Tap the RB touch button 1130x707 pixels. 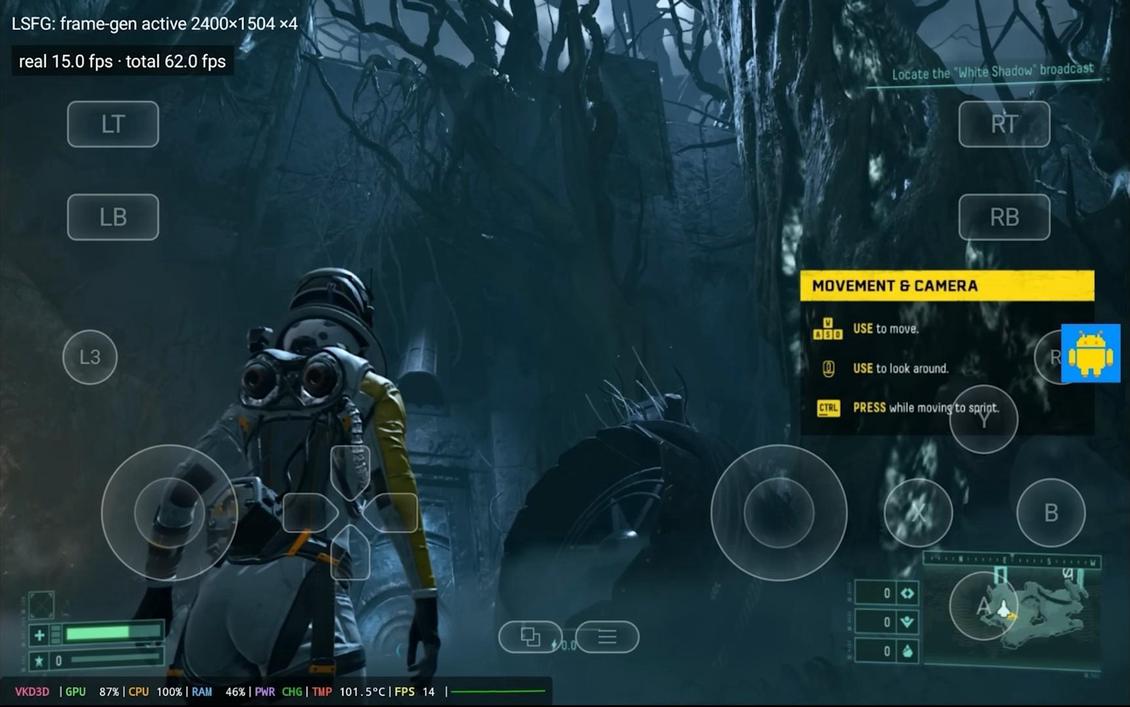[1004, 217]
